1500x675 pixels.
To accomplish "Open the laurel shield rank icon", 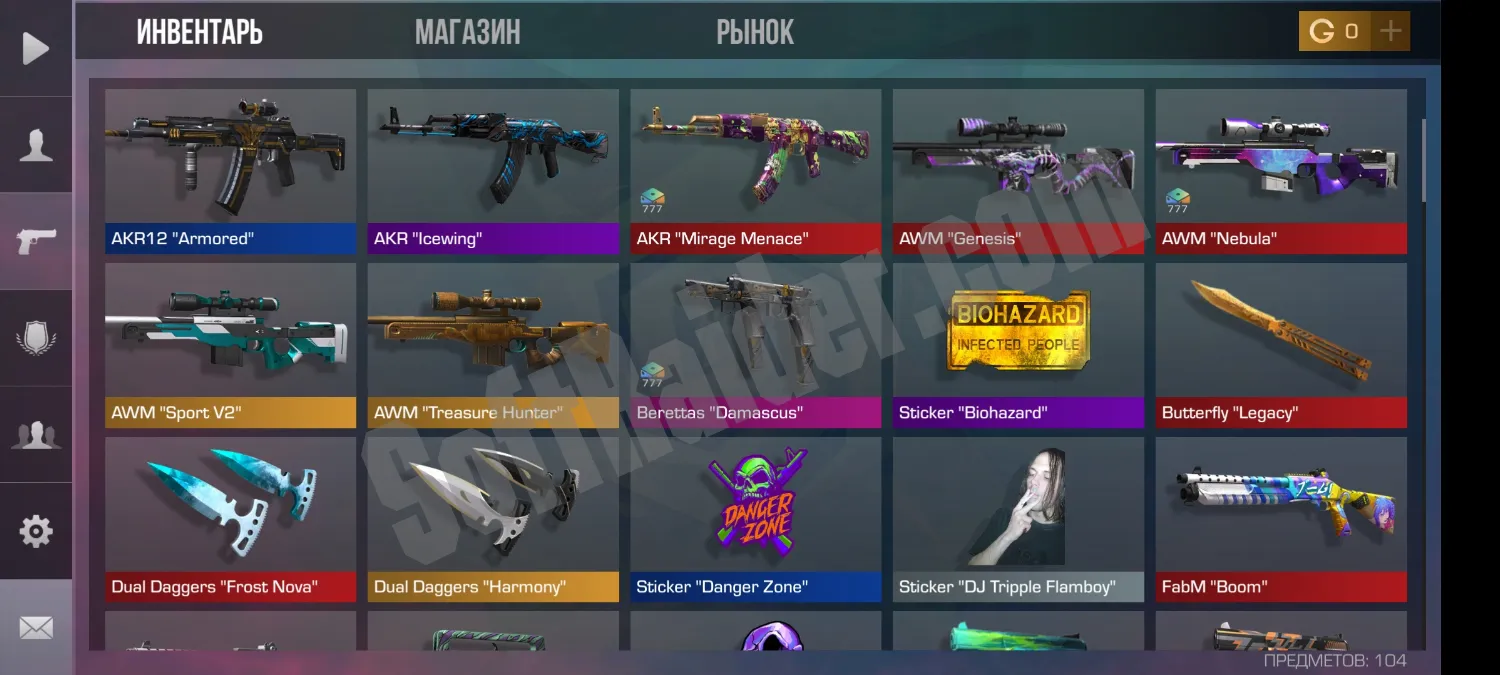I will (36, 338).
